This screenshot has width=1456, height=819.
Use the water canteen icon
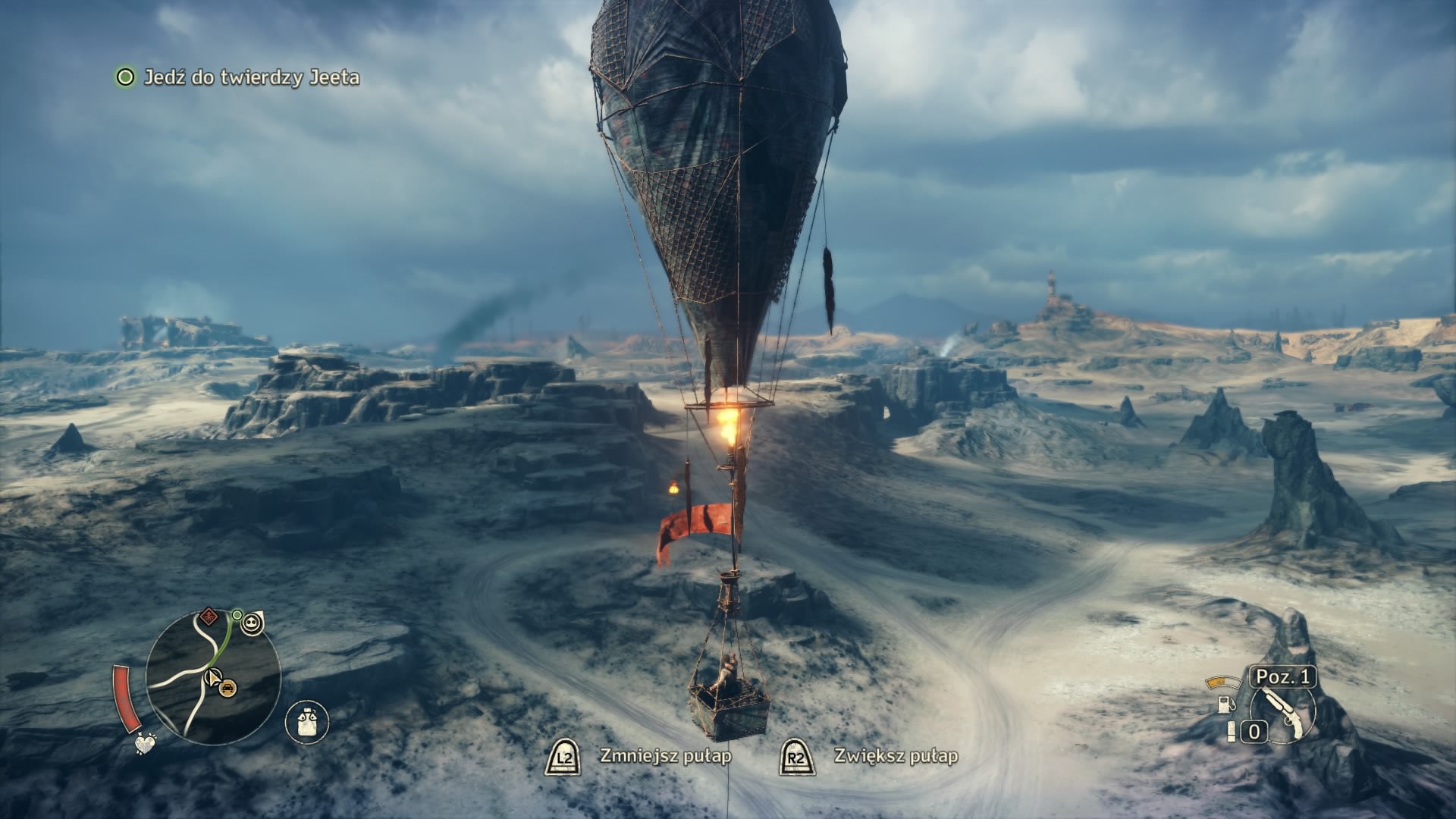click(307, 721)
